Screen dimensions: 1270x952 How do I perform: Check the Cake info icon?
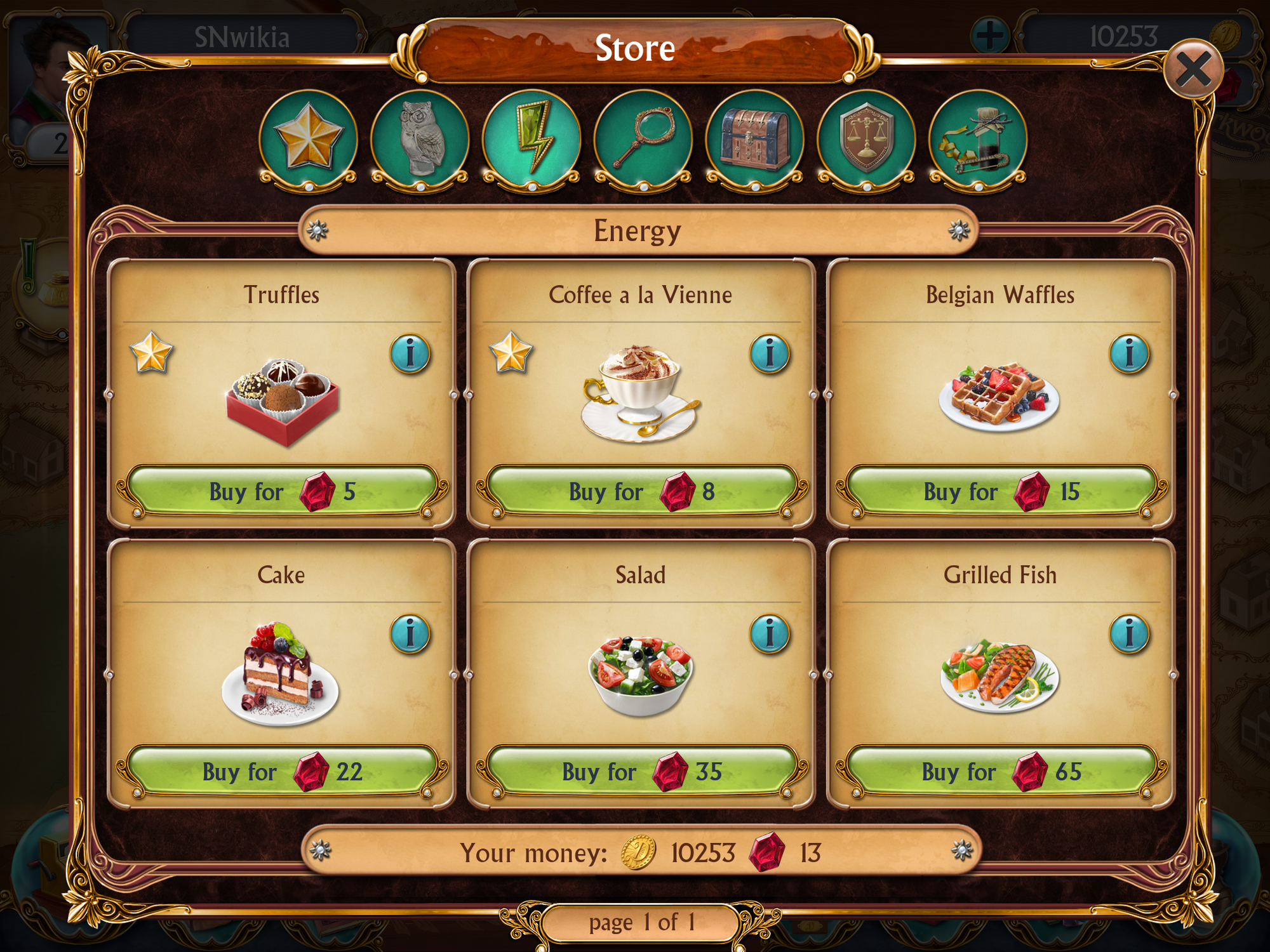410,634
